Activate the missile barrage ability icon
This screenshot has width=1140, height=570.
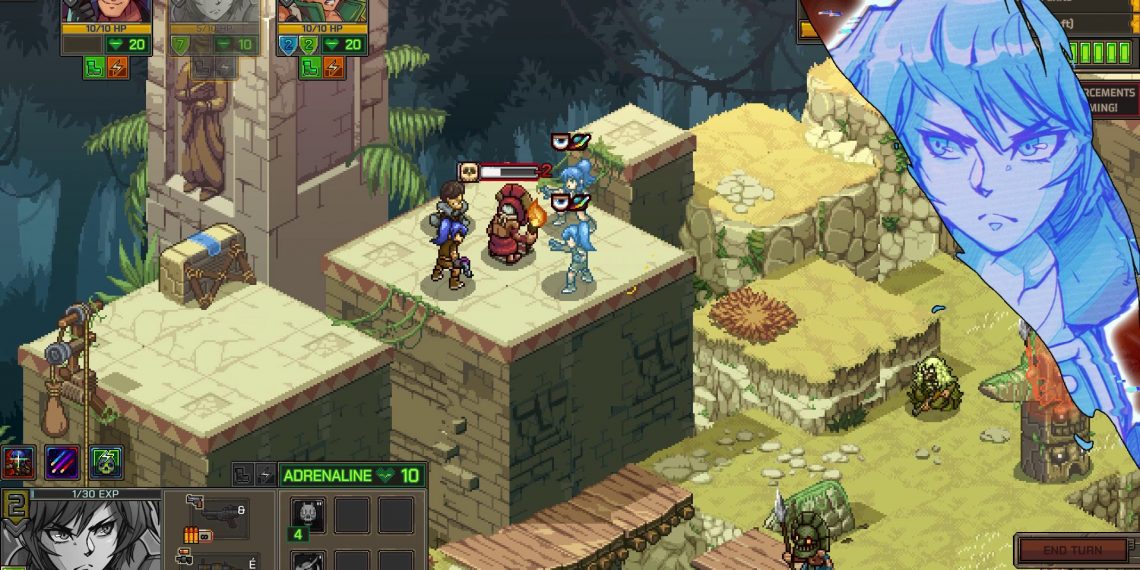pyautogui.click(x=62, y=462)
